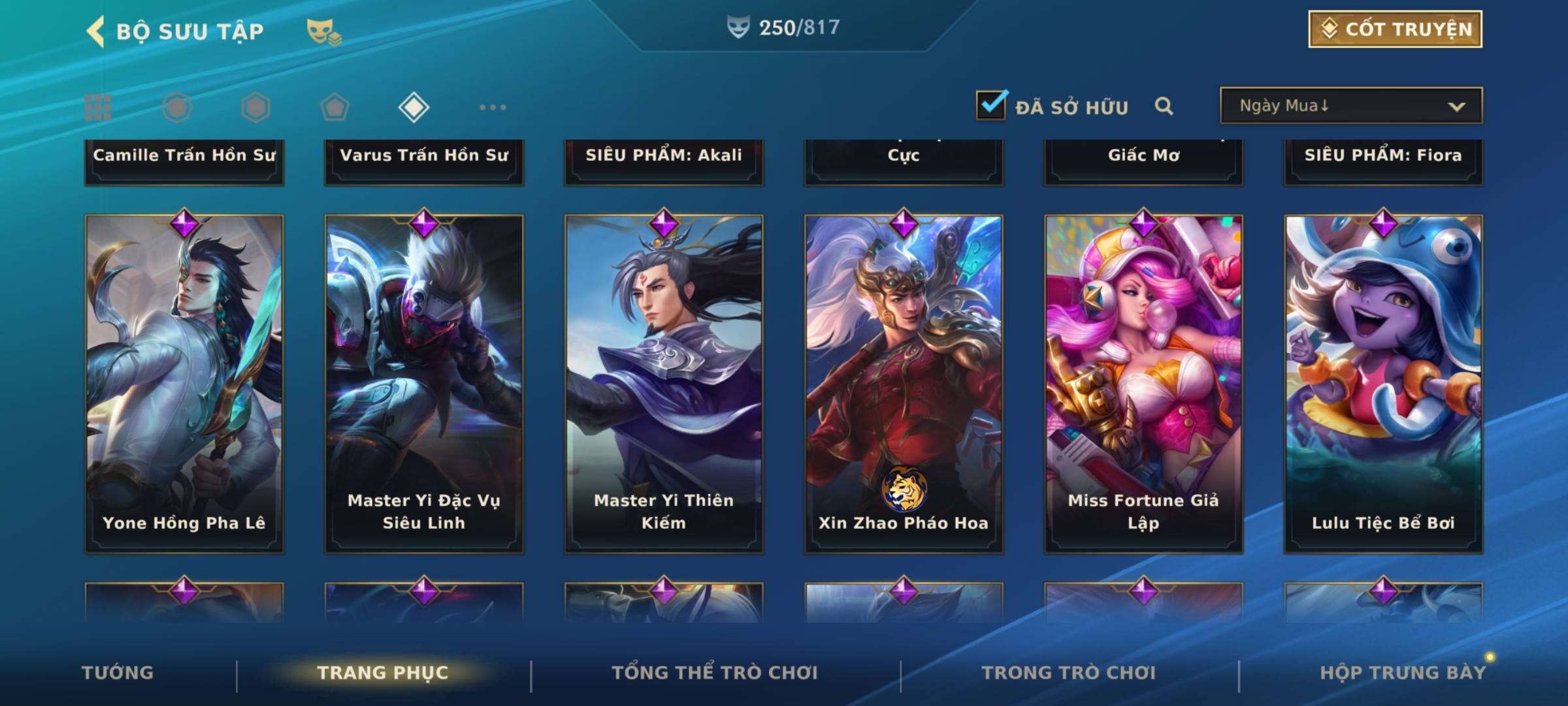Pick the Miss Fortune Giả Lập skin

point(1143,384)
